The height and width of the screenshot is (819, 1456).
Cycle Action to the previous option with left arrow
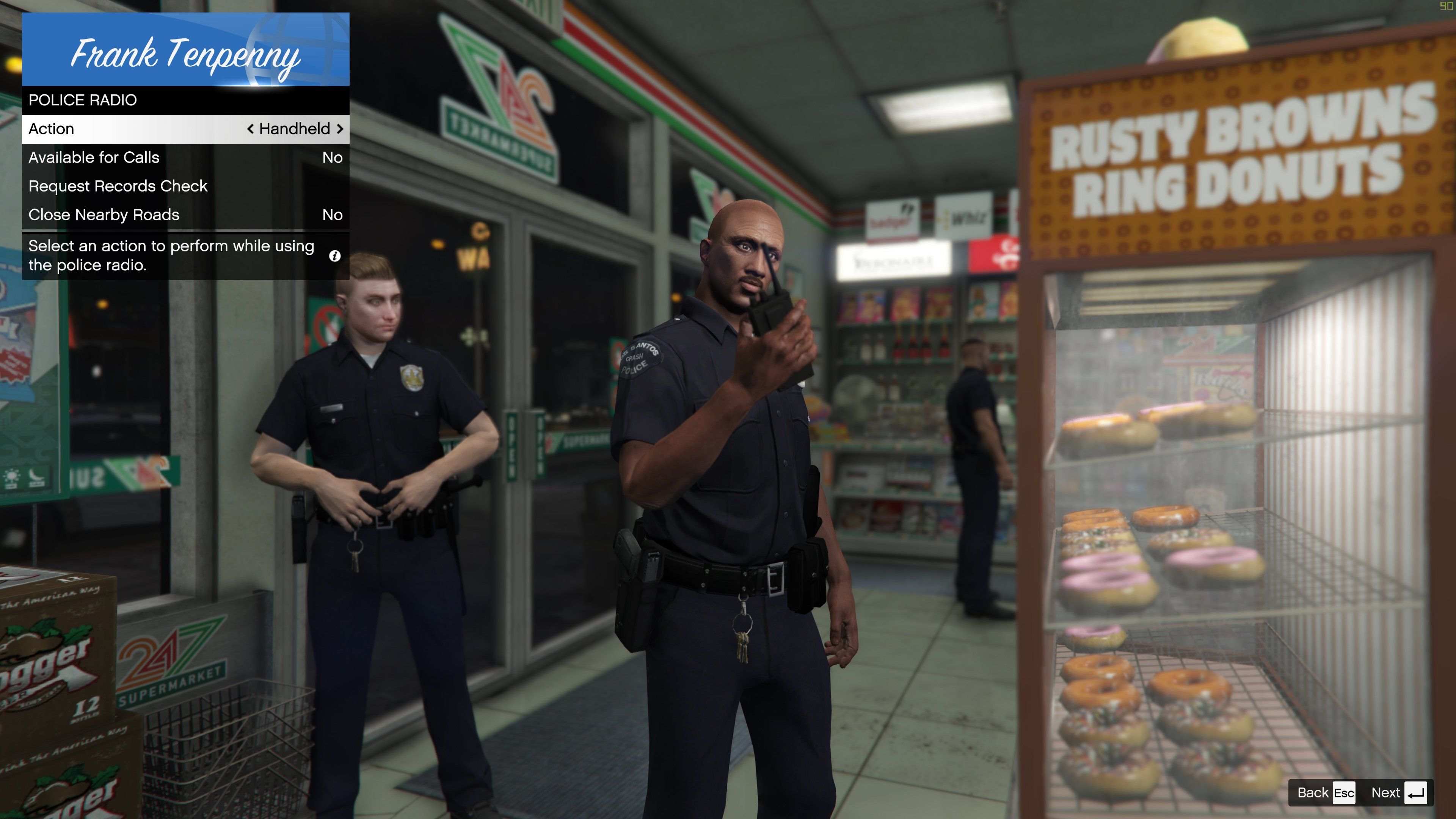250,129
